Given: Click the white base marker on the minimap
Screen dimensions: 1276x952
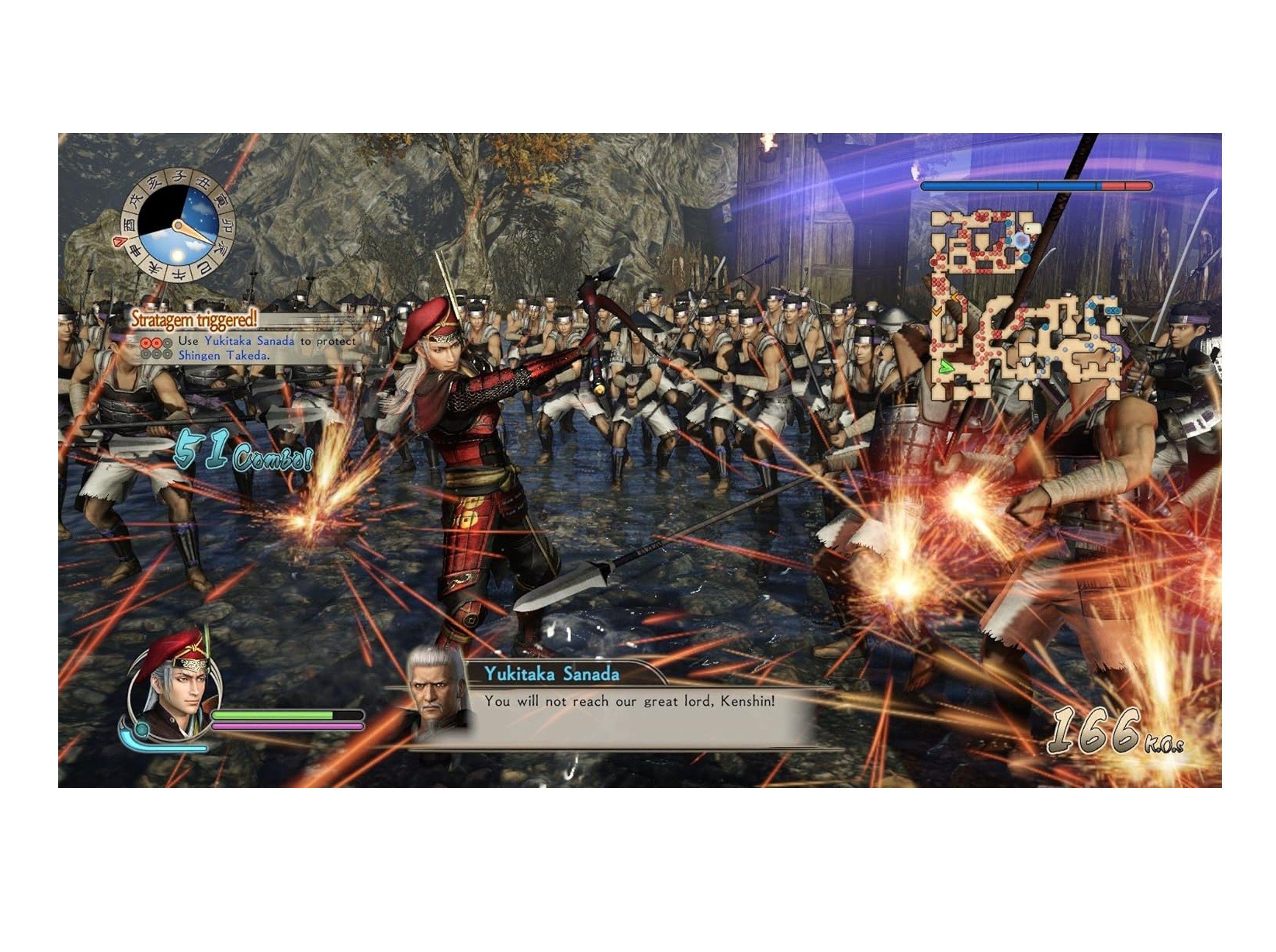Looking at the screenshot, I should click(1033, 229).
